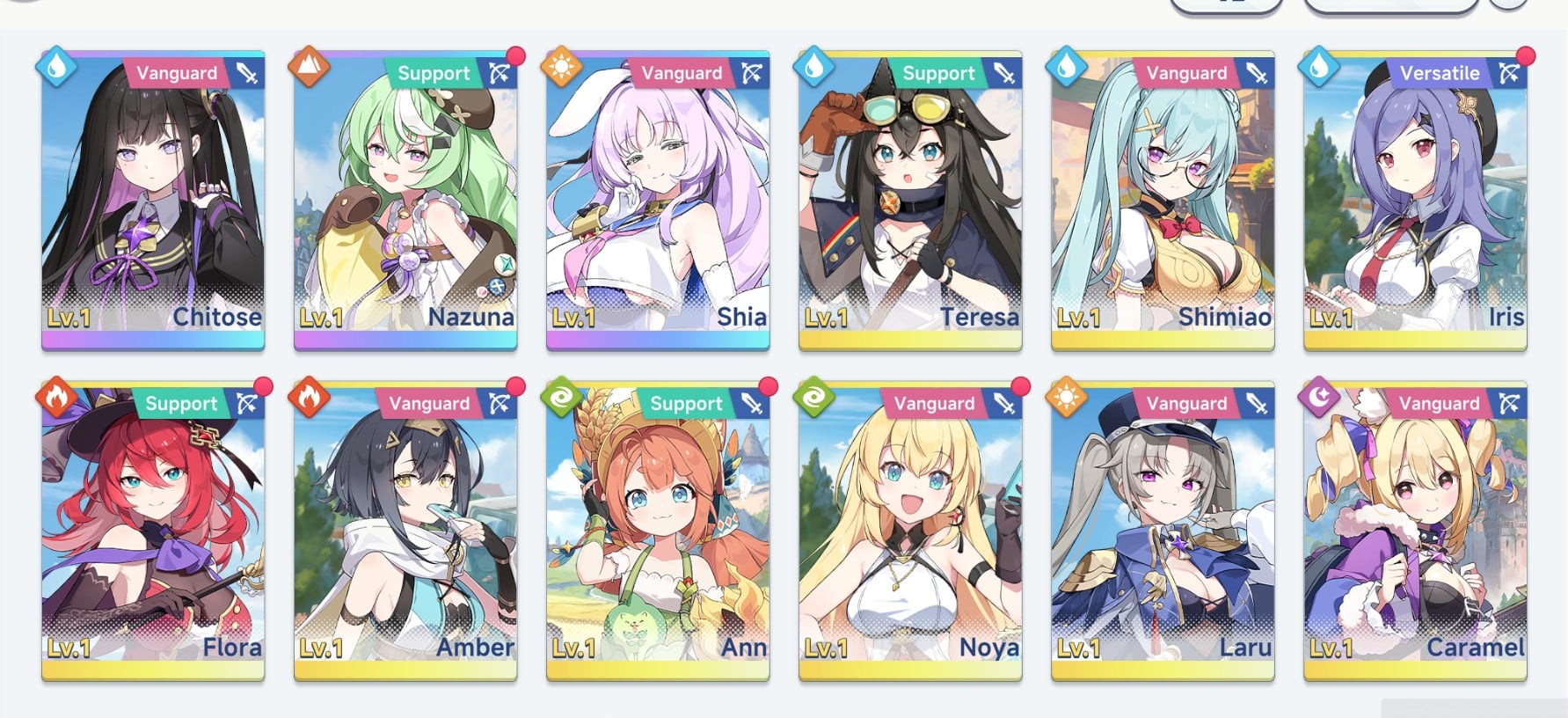Click the Versatile role label on Iris's card
Viewport: 1568px width, 718px height.
pyautogui.click(x=1440, y=73)
